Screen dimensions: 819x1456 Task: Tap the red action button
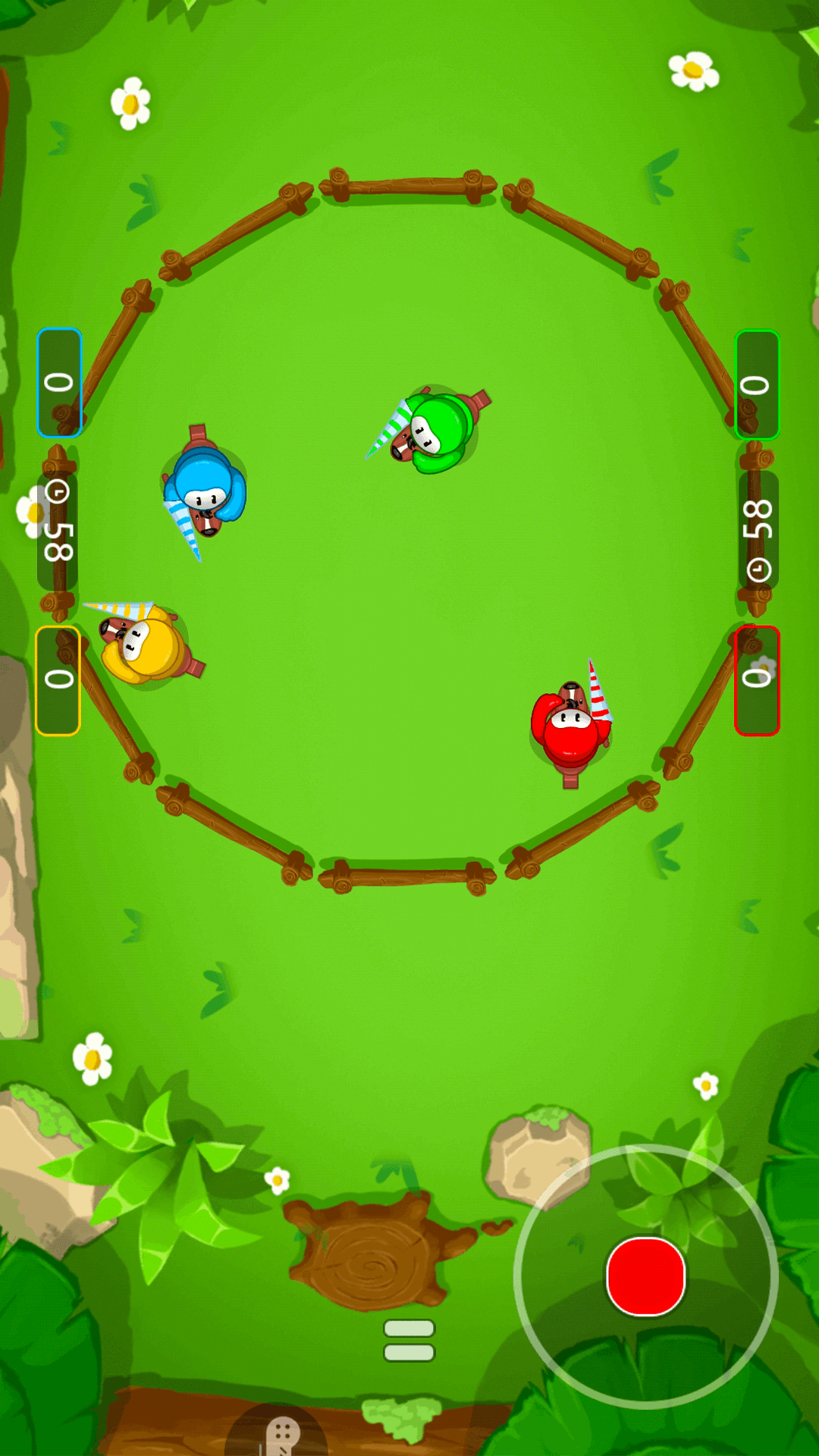[x=646, y=1276]
